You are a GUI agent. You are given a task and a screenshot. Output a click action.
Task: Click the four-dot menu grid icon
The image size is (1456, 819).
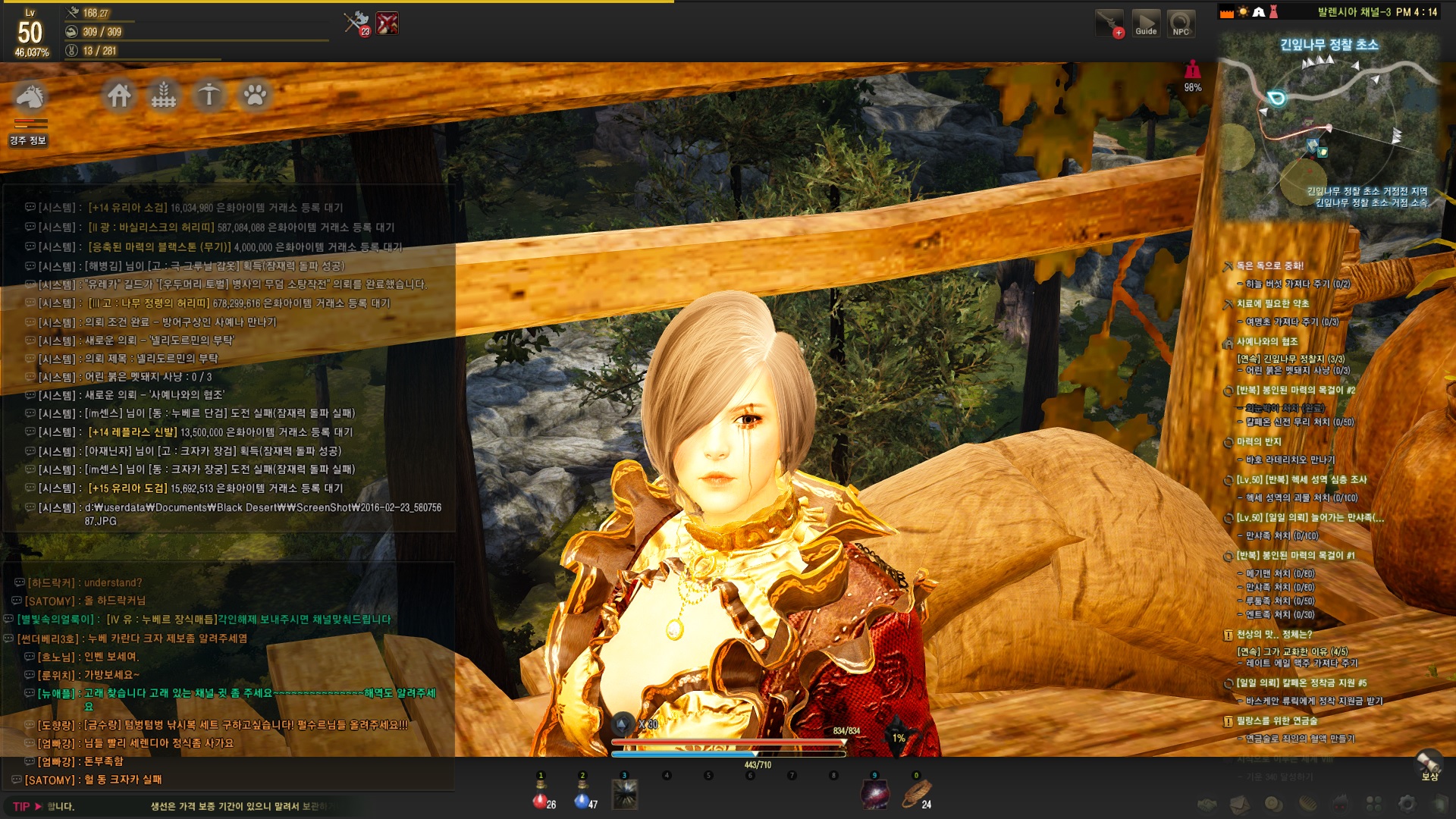(1373, 804)
